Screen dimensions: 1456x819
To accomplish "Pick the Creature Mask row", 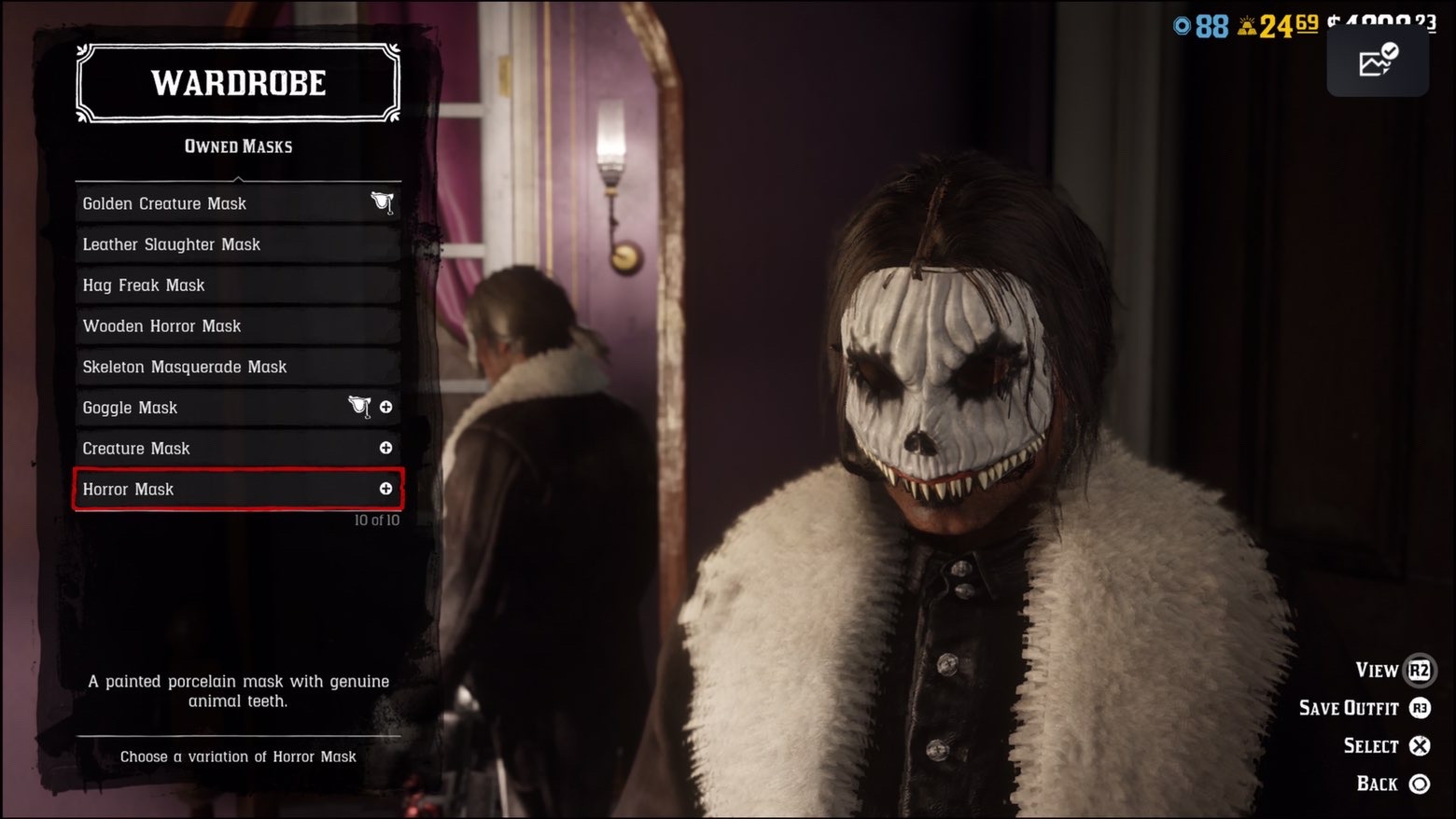I will 237,449.
